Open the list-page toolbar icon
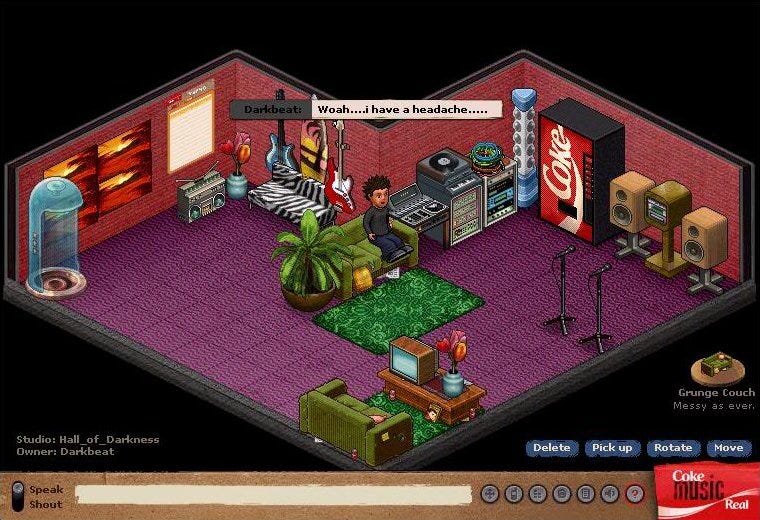Viewport: 760px width, 520px height. 585,493
